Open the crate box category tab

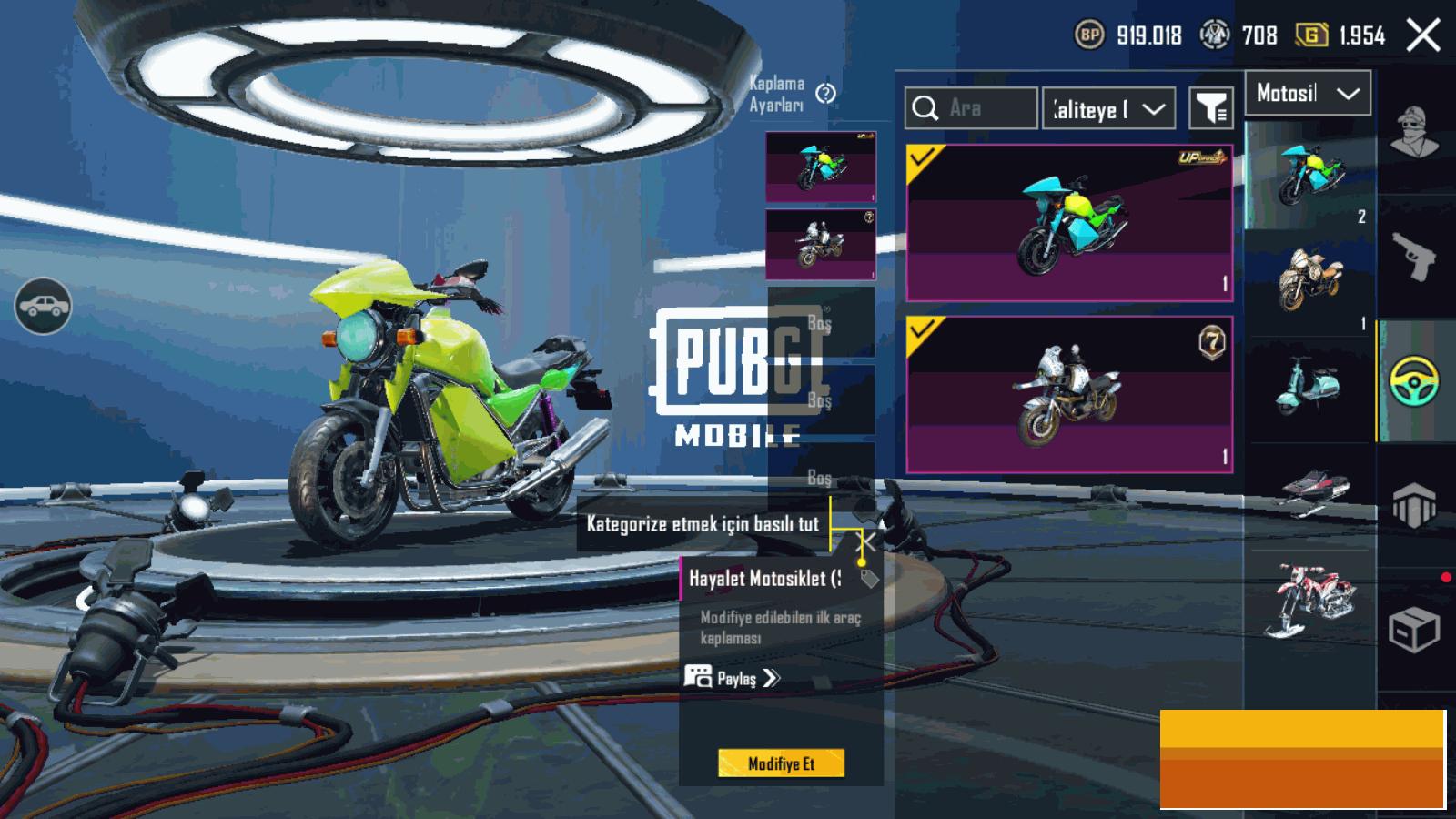click(1414, 628)
